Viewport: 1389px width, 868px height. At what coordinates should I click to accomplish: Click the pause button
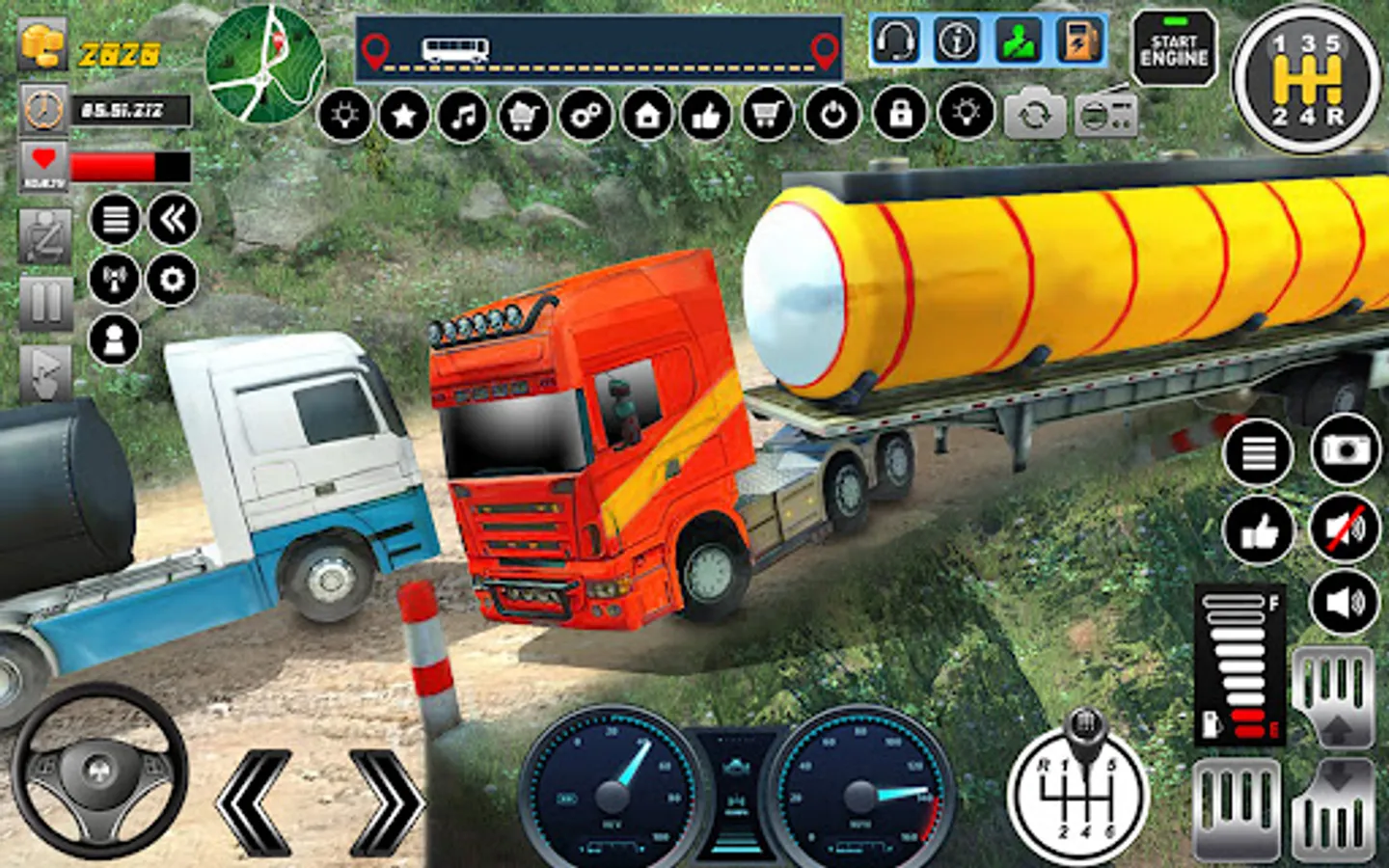tap(45, 304)
